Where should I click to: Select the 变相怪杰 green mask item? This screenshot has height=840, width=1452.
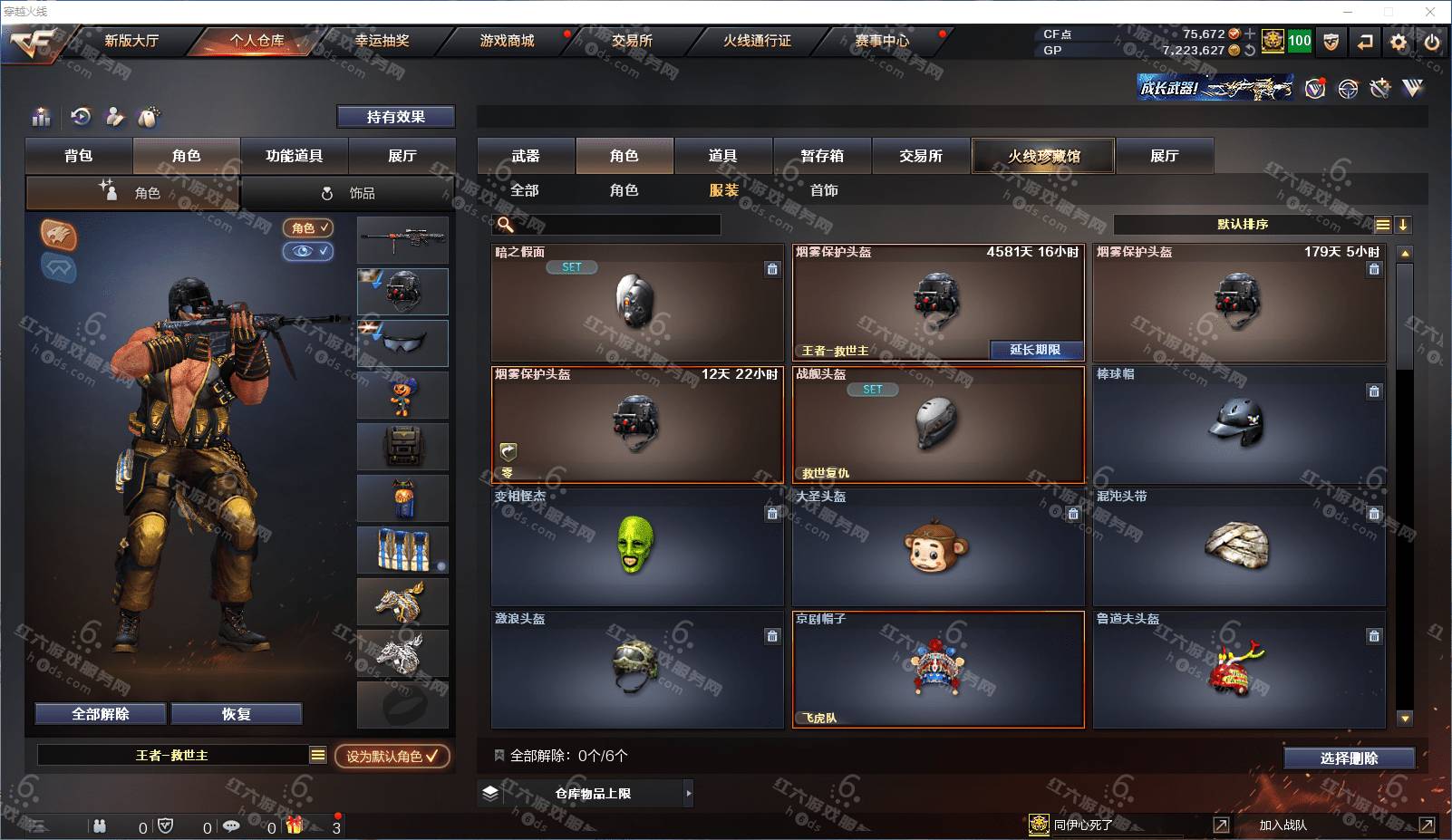point(636,546)
